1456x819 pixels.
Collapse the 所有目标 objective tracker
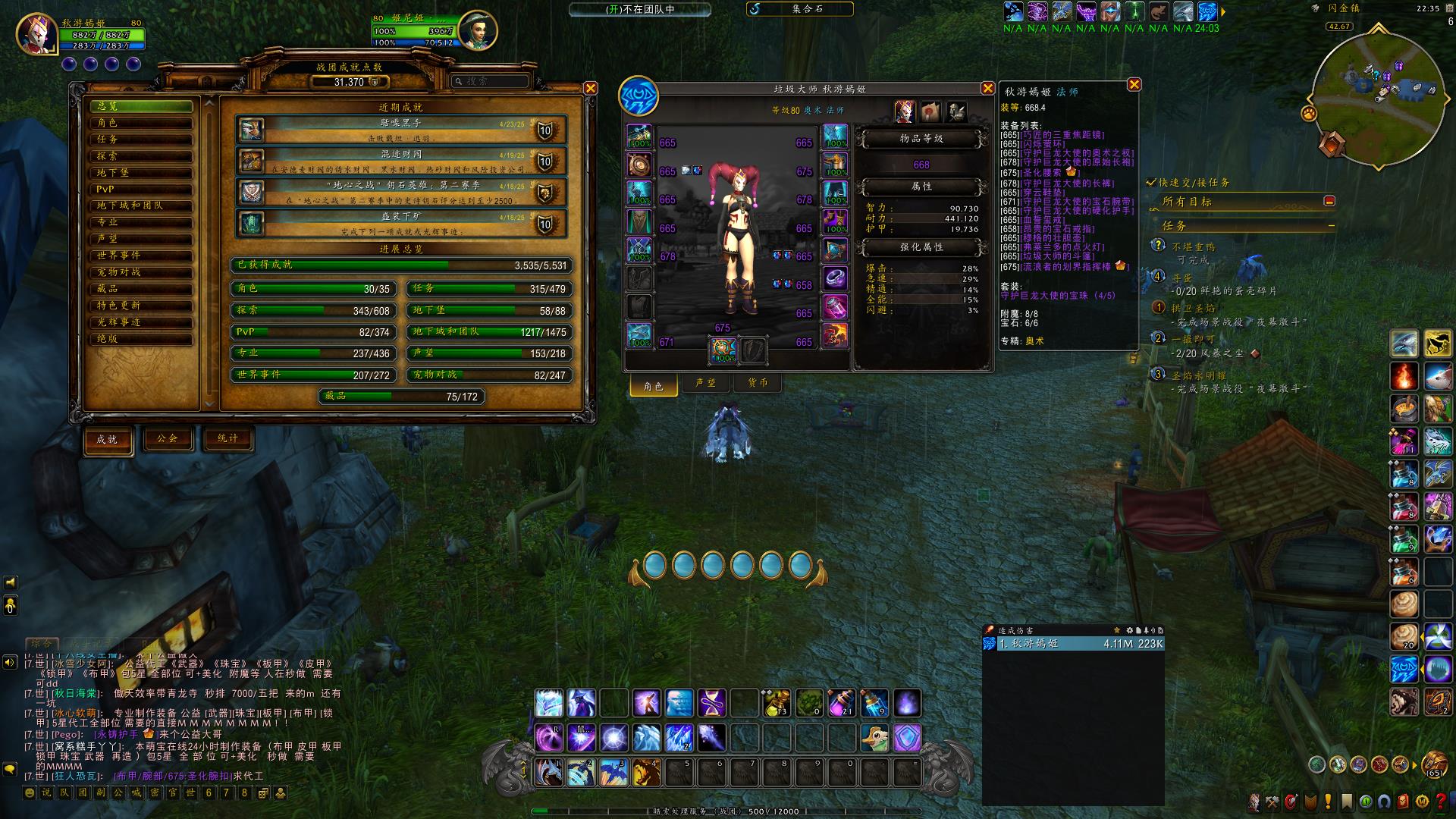point(1329,202)
